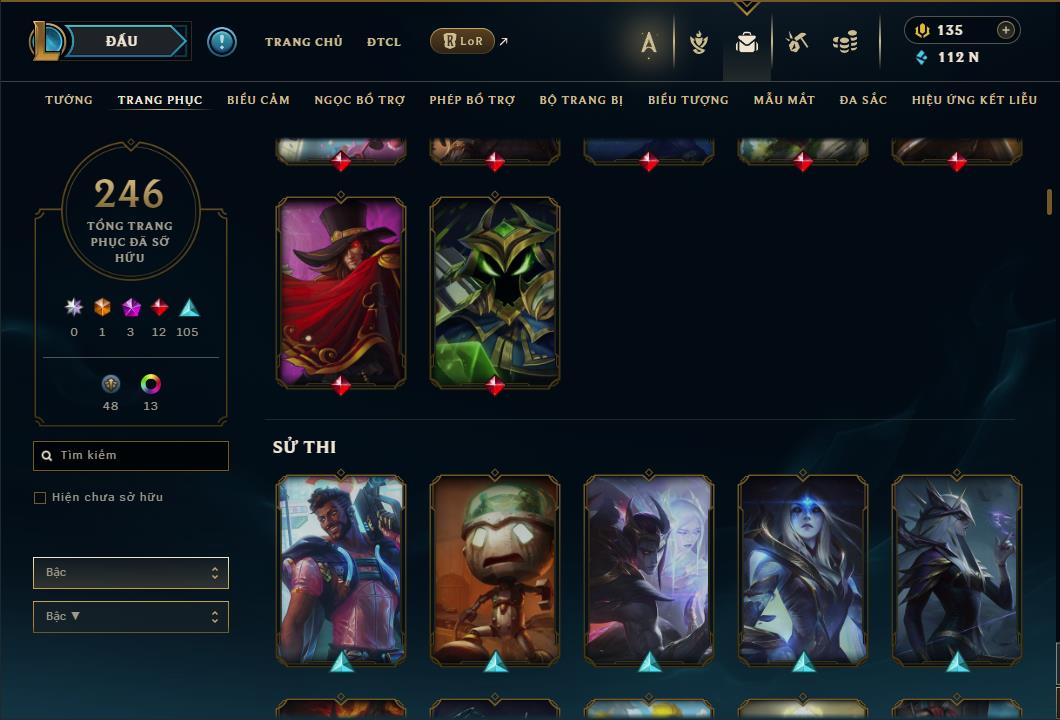1060x720 pixels.
Task: Toggle the Hiện chưa sở hữu checkbox
Action: [40, 498]
